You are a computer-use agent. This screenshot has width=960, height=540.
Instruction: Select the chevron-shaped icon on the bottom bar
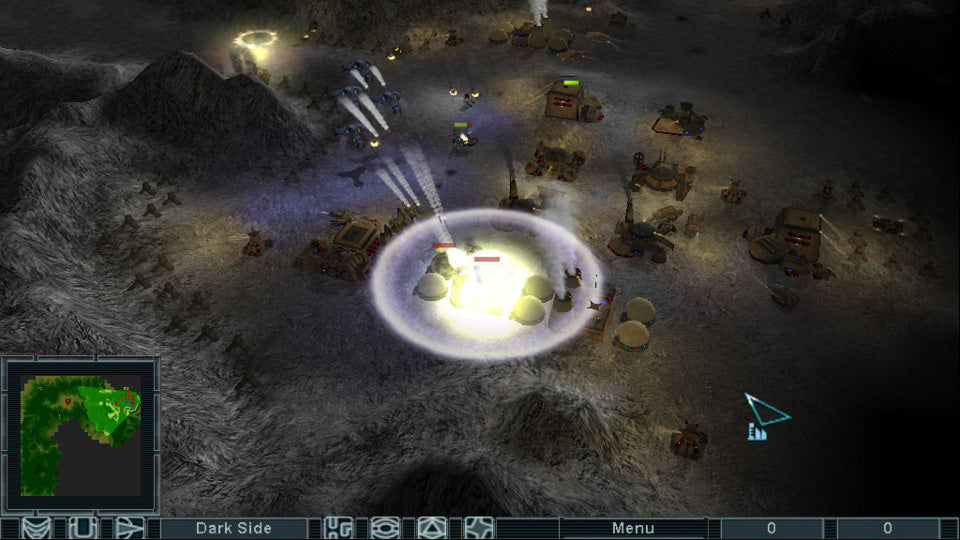point(37,528)
